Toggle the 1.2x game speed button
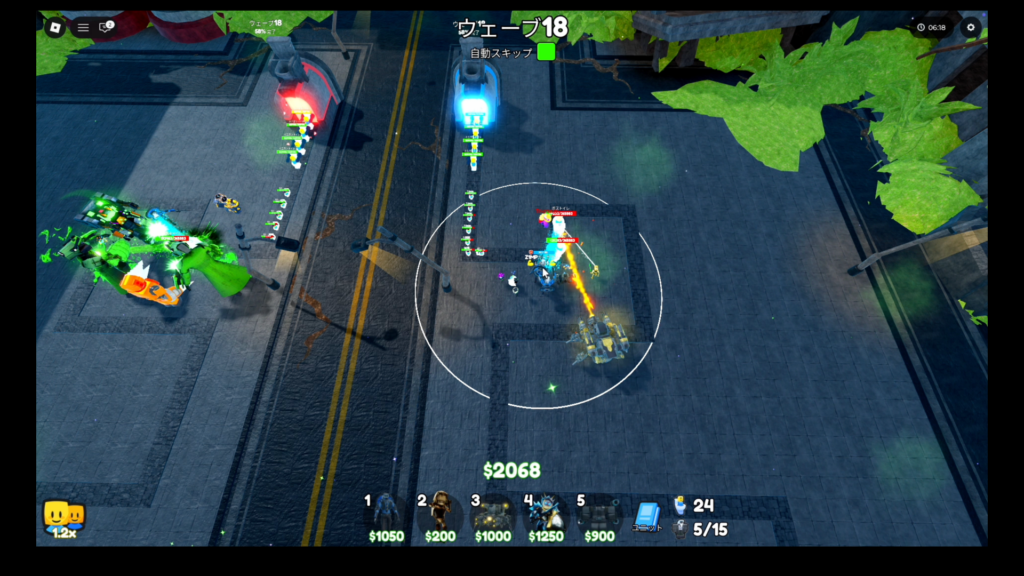1024x576 pixels. click(63, 519)
